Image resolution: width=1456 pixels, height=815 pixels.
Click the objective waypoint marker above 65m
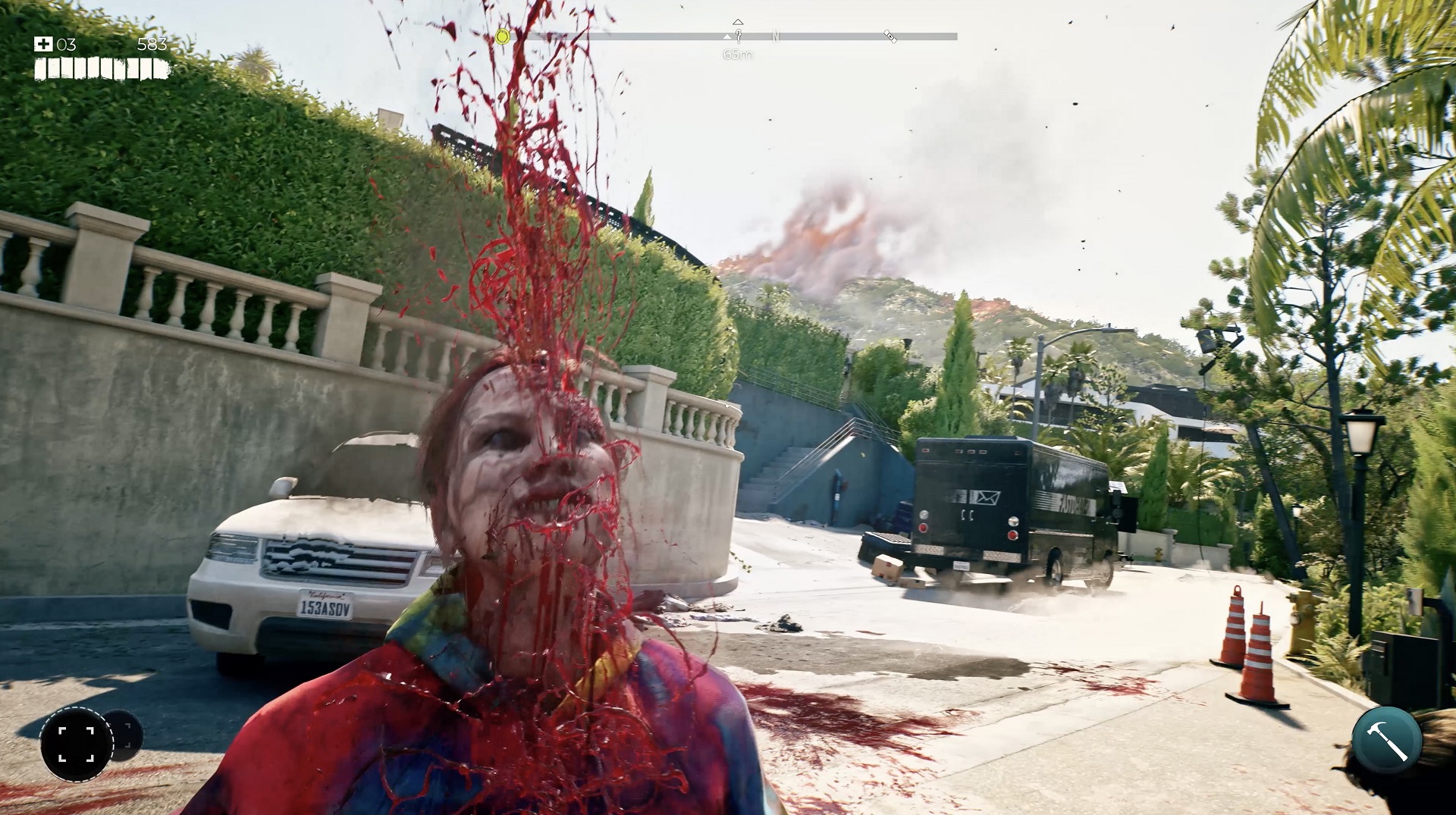(739, 34)
